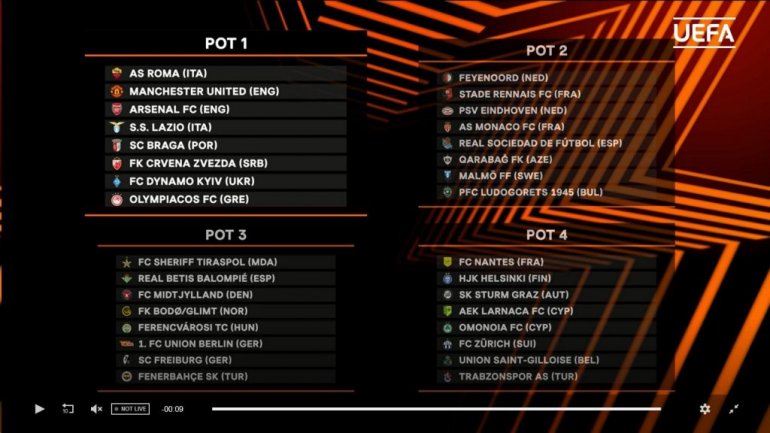This screenshot has width=770, height=433.
Task: Seek along the video progress bar
Action: click(x=436, y=409)
